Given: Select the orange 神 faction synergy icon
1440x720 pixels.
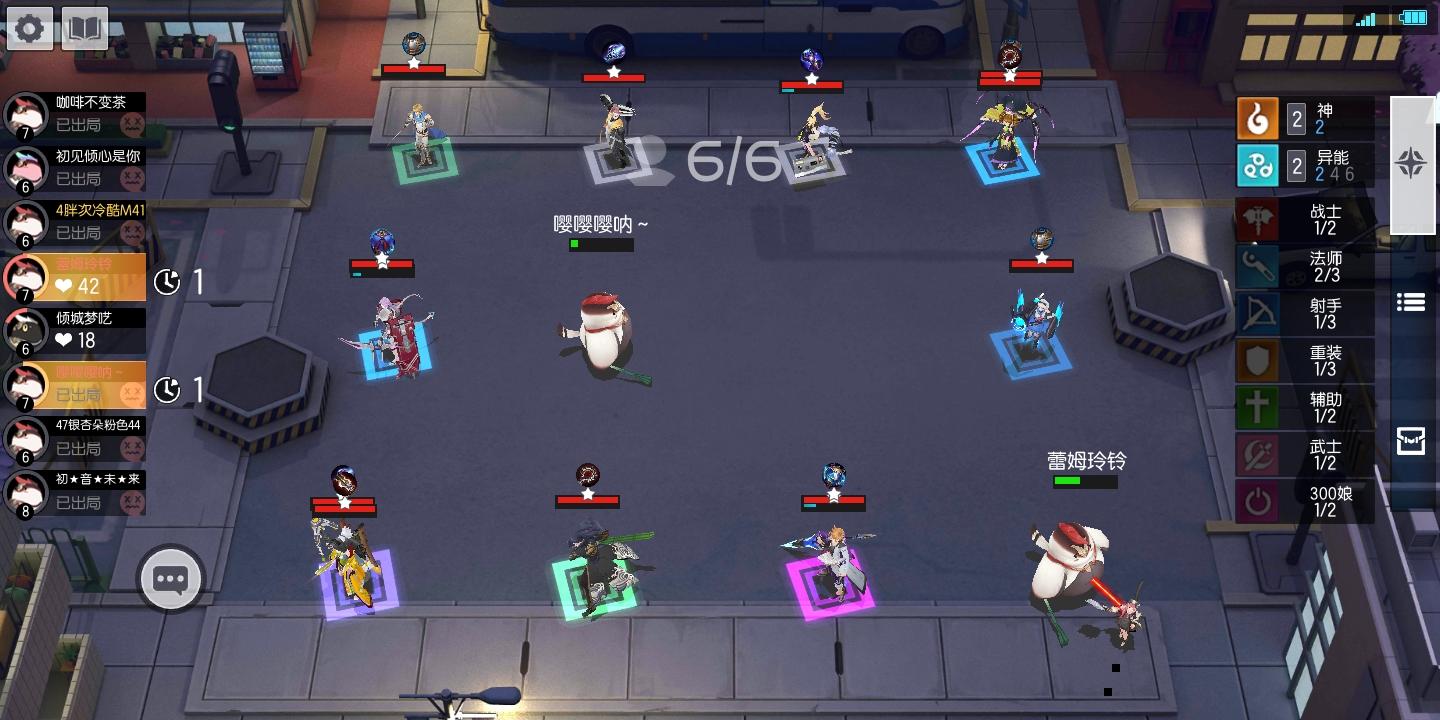Looking at the screenshot, I should point(1258,118).
